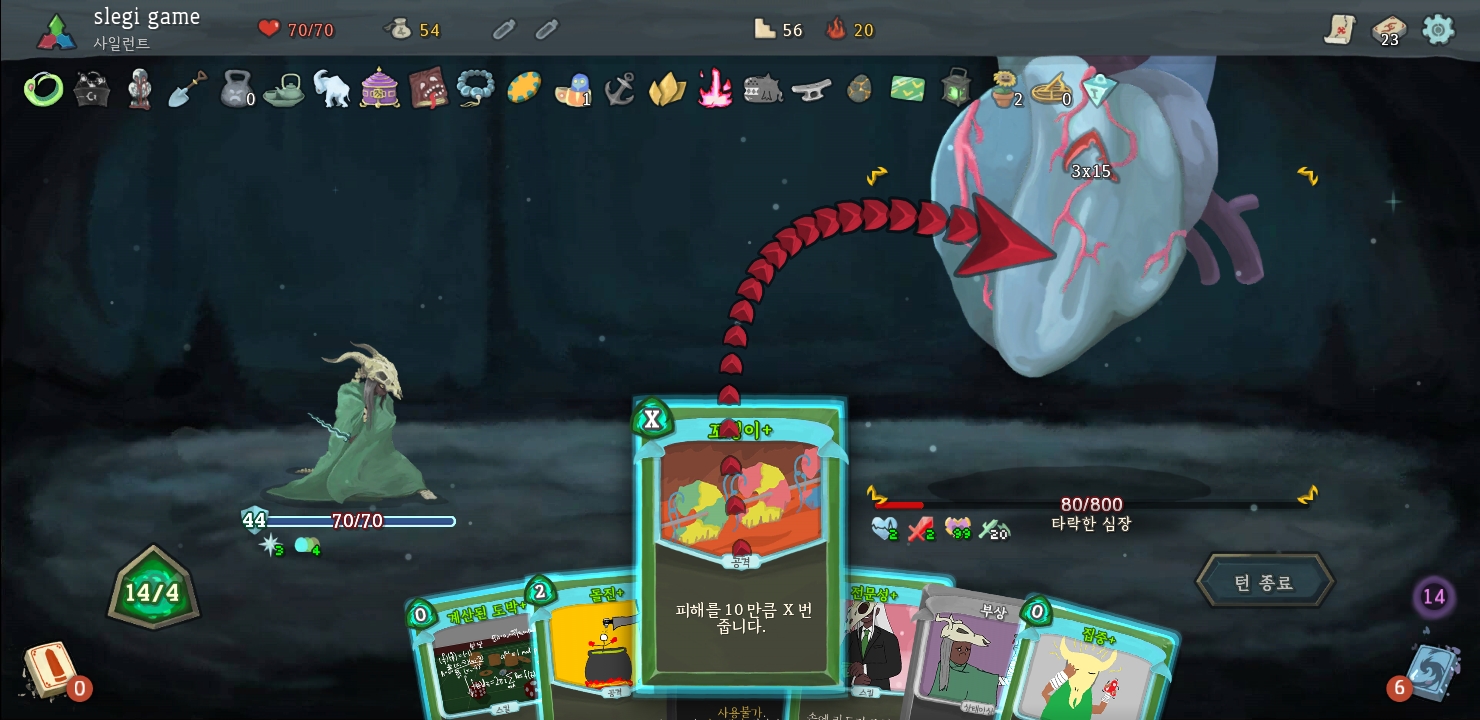Inspect the shovel relic
This screenshot has width=1480, height=720.
click(187, 89)
